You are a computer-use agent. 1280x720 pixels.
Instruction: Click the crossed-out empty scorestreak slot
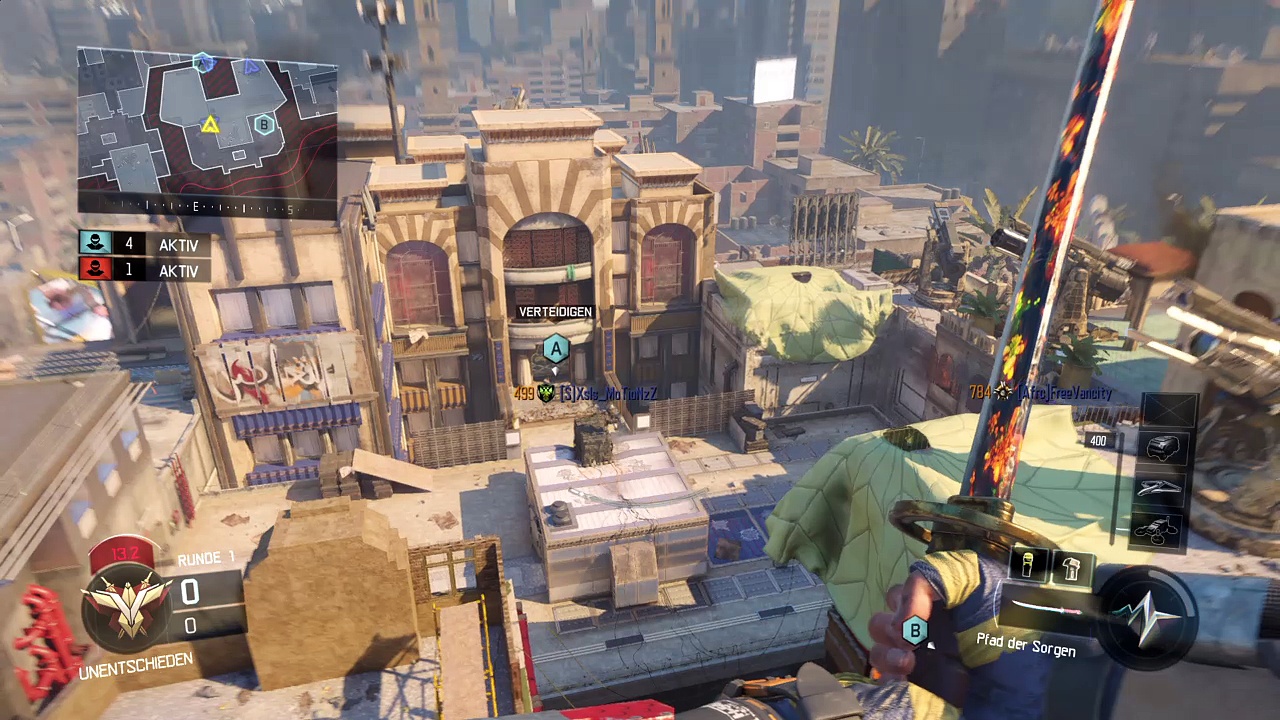click(x=1169, y=409)
